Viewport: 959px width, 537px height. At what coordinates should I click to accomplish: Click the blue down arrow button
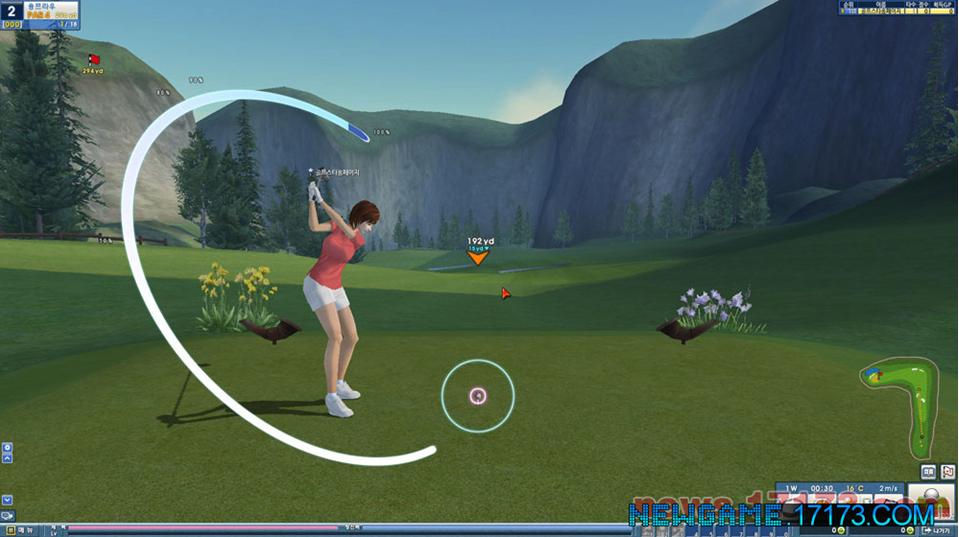pyautogui.click(x=7, y=499)
